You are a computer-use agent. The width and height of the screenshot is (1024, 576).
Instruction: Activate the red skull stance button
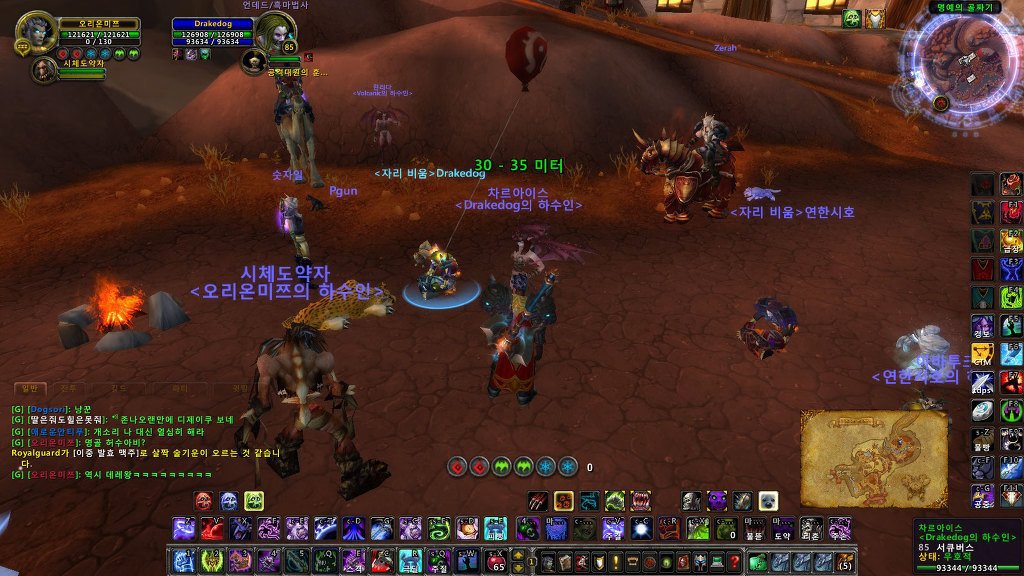pyautogui.click(x=202, y=499)
